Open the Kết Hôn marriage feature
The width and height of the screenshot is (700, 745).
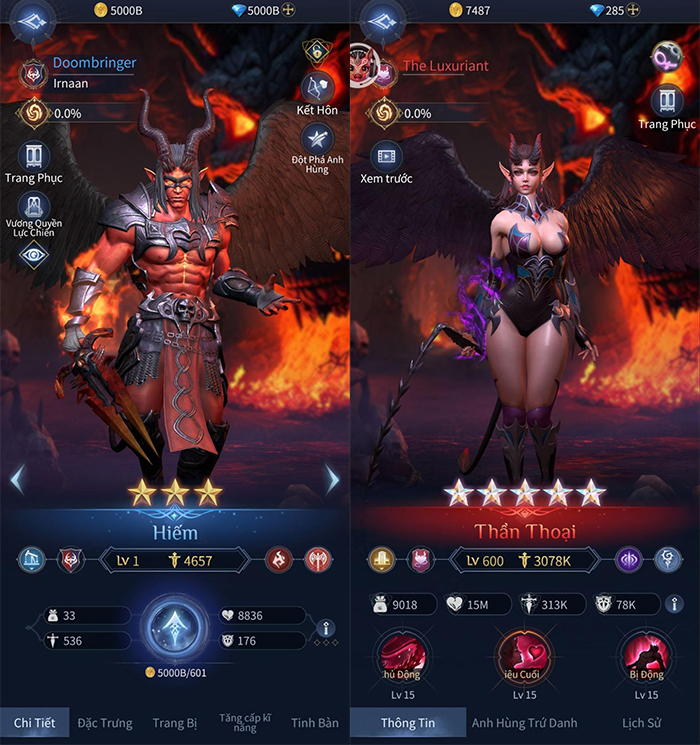click(x=316, y=88)
